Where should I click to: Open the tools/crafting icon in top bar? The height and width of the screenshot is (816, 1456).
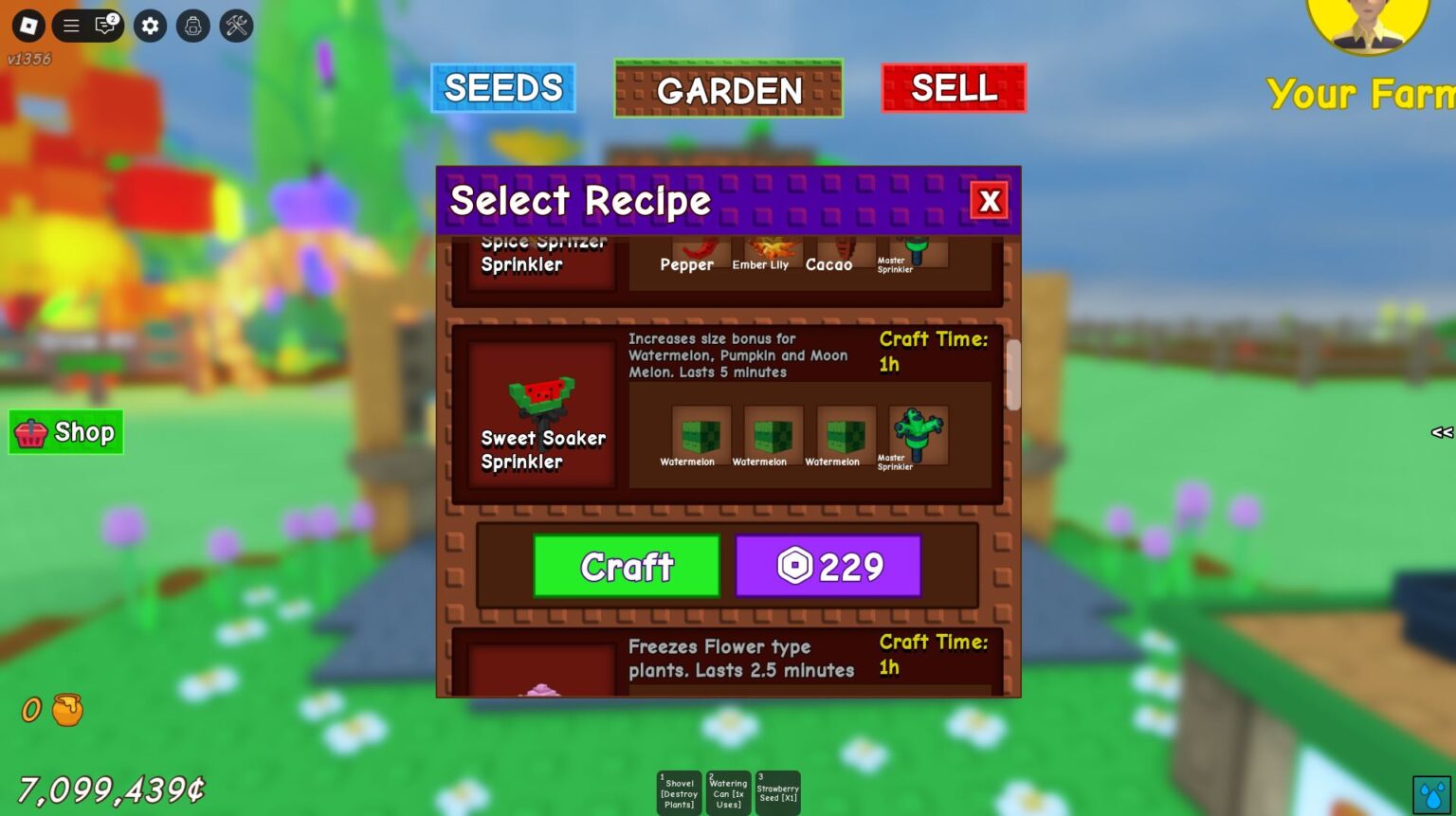coord(236,26)
